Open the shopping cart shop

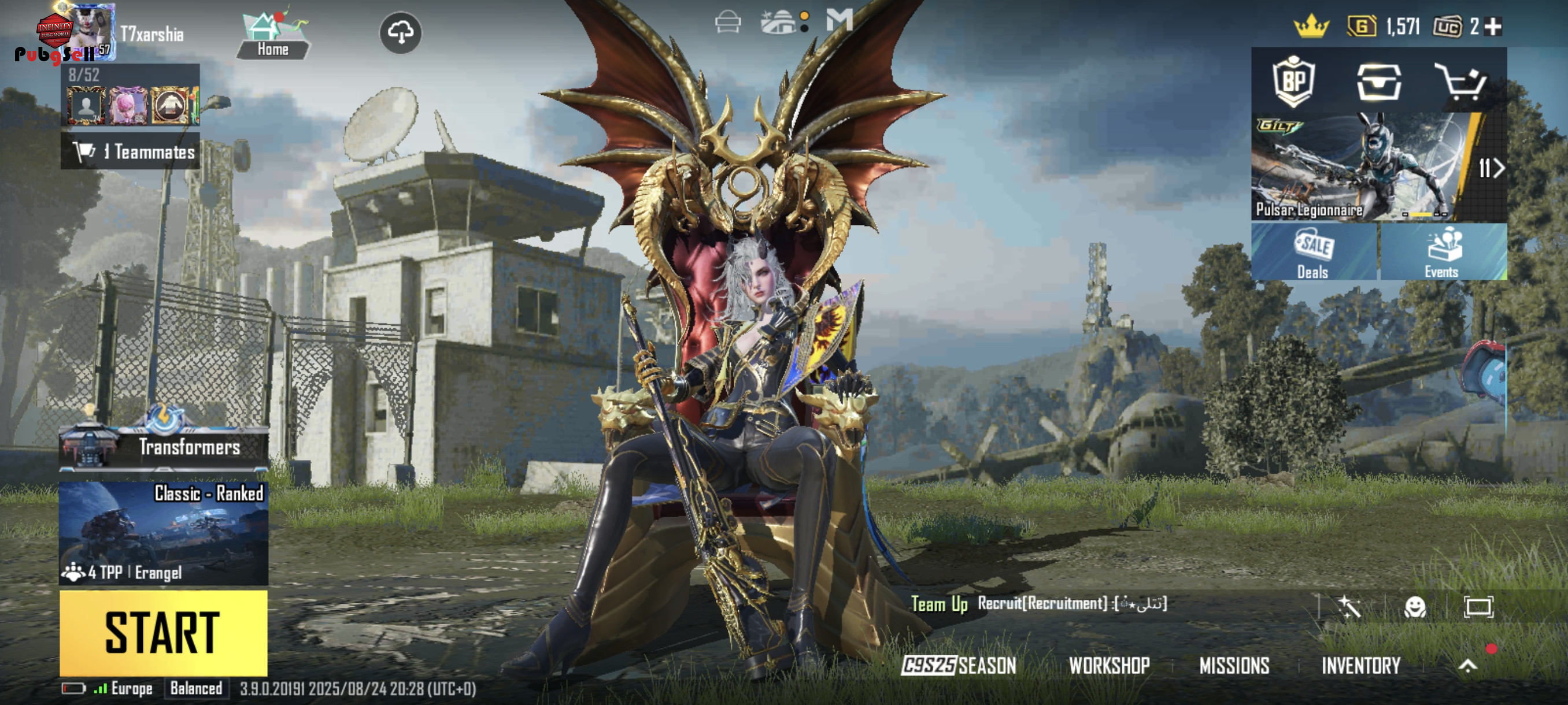(1461, 82)
